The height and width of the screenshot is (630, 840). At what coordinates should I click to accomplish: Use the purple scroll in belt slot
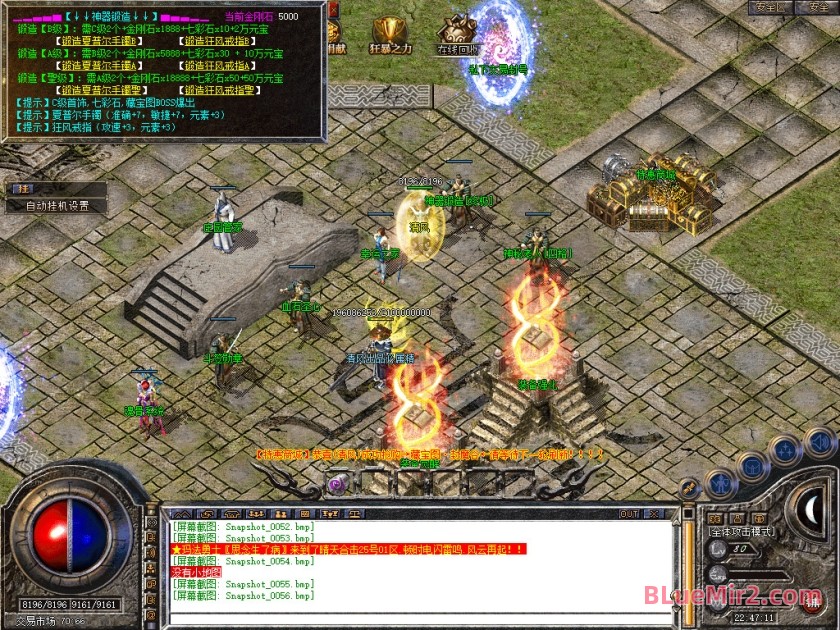coord(336,484)
